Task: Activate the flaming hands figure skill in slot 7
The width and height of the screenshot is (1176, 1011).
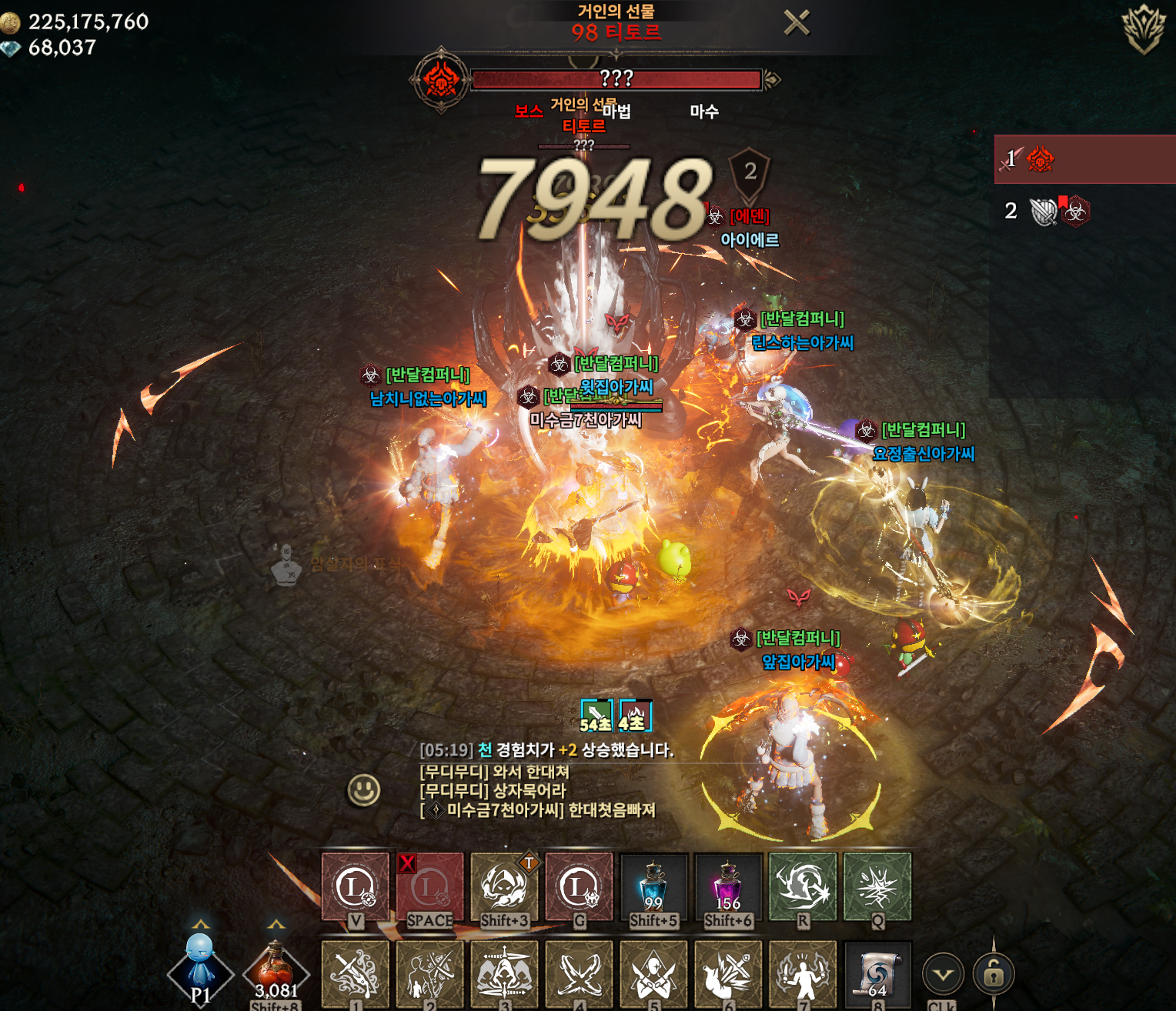Action: click(x=802, y=973)
